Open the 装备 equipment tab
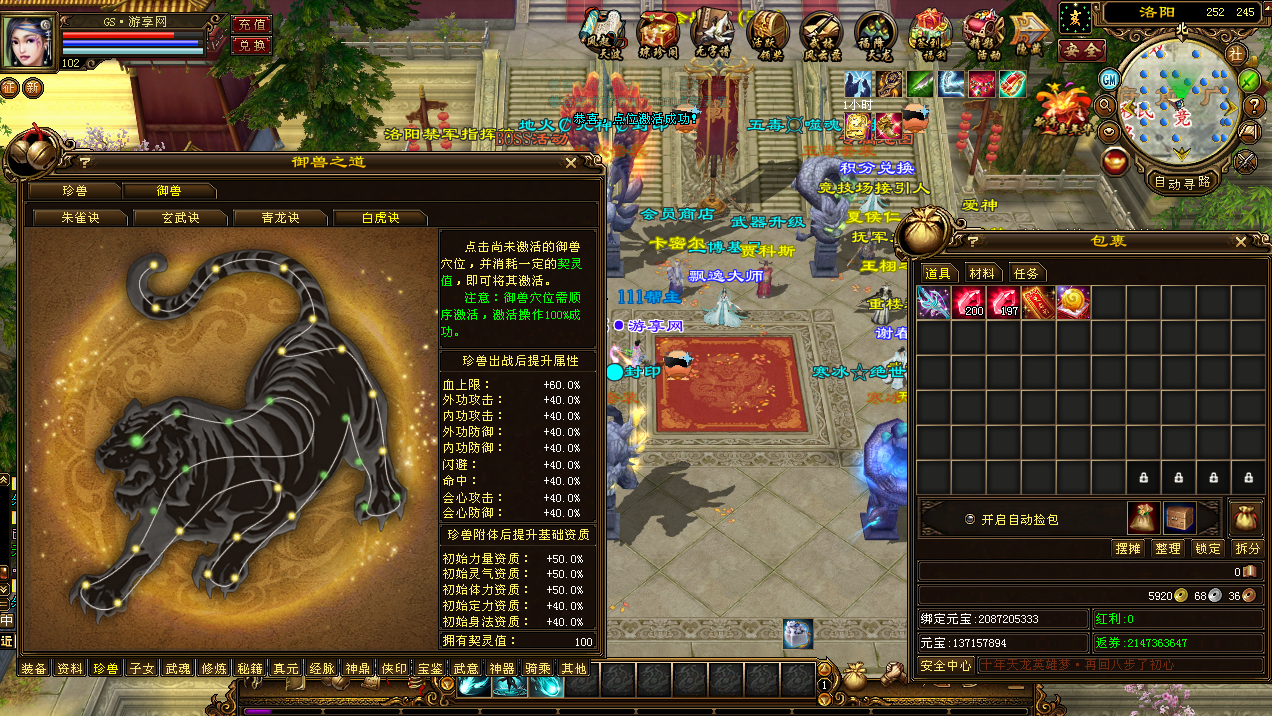 pyautogui.click(x=34, y=668)
